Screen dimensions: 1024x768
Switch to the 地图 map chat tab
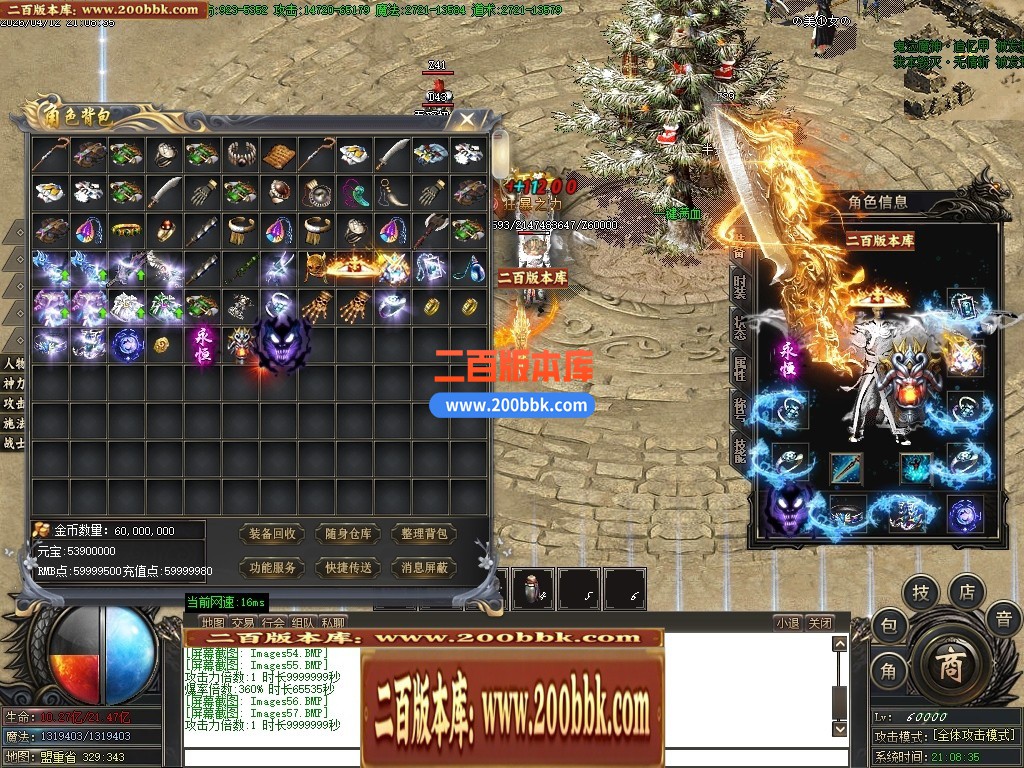(213, 623)
